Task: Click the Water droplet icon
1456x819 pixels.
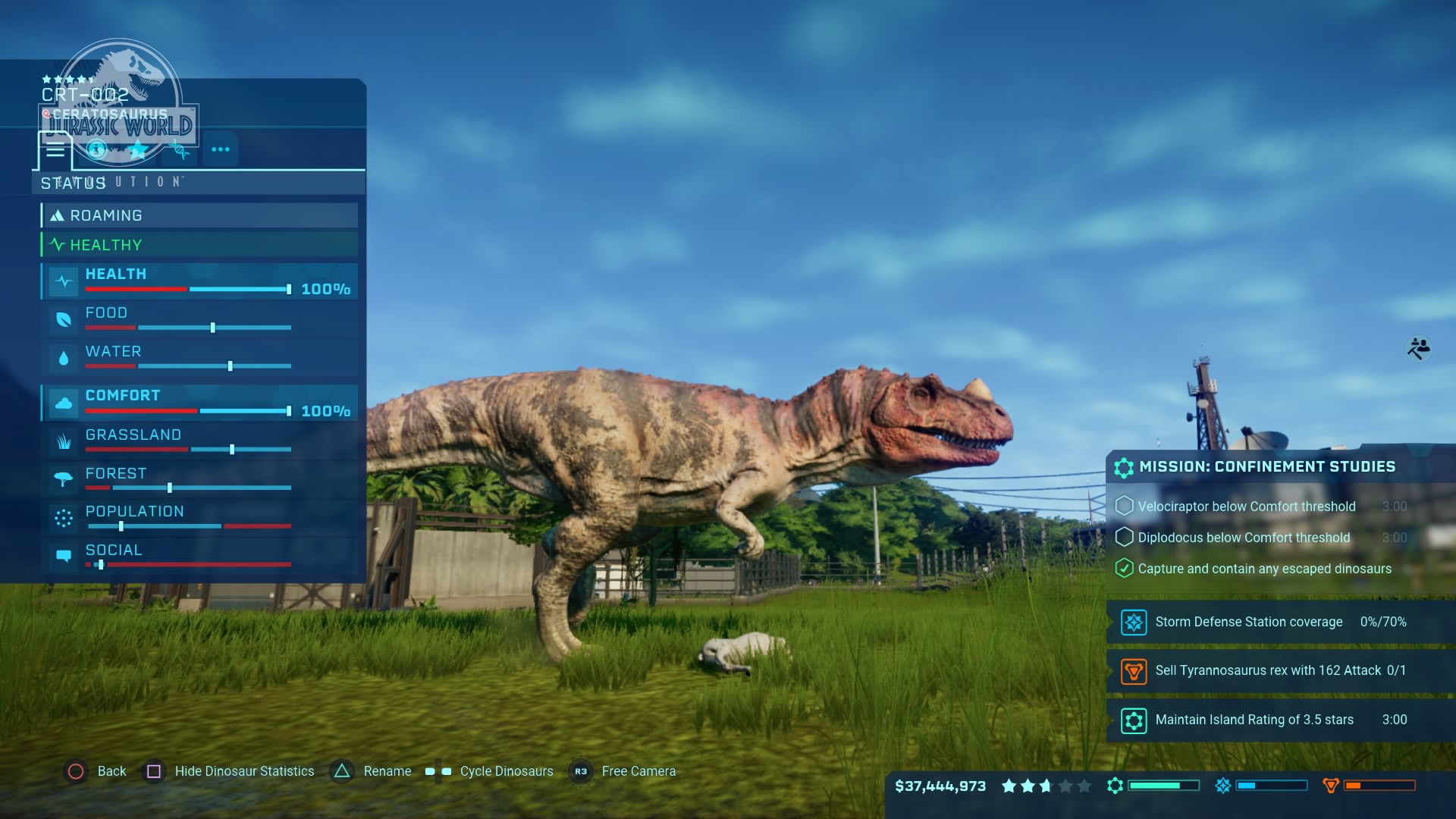Action: click(x=64, y=359)
